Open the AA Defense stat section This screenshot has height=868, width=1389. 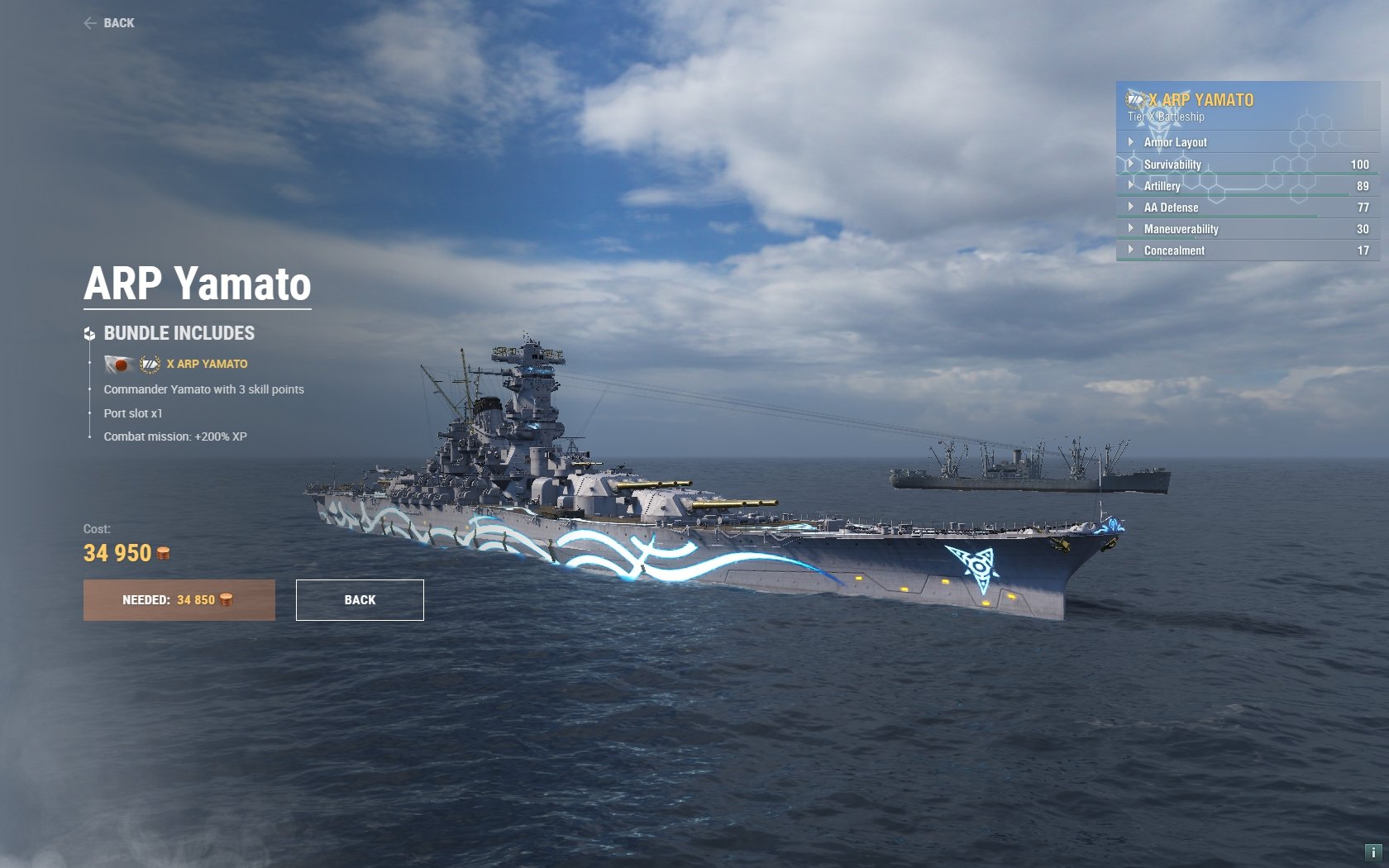1170,207
